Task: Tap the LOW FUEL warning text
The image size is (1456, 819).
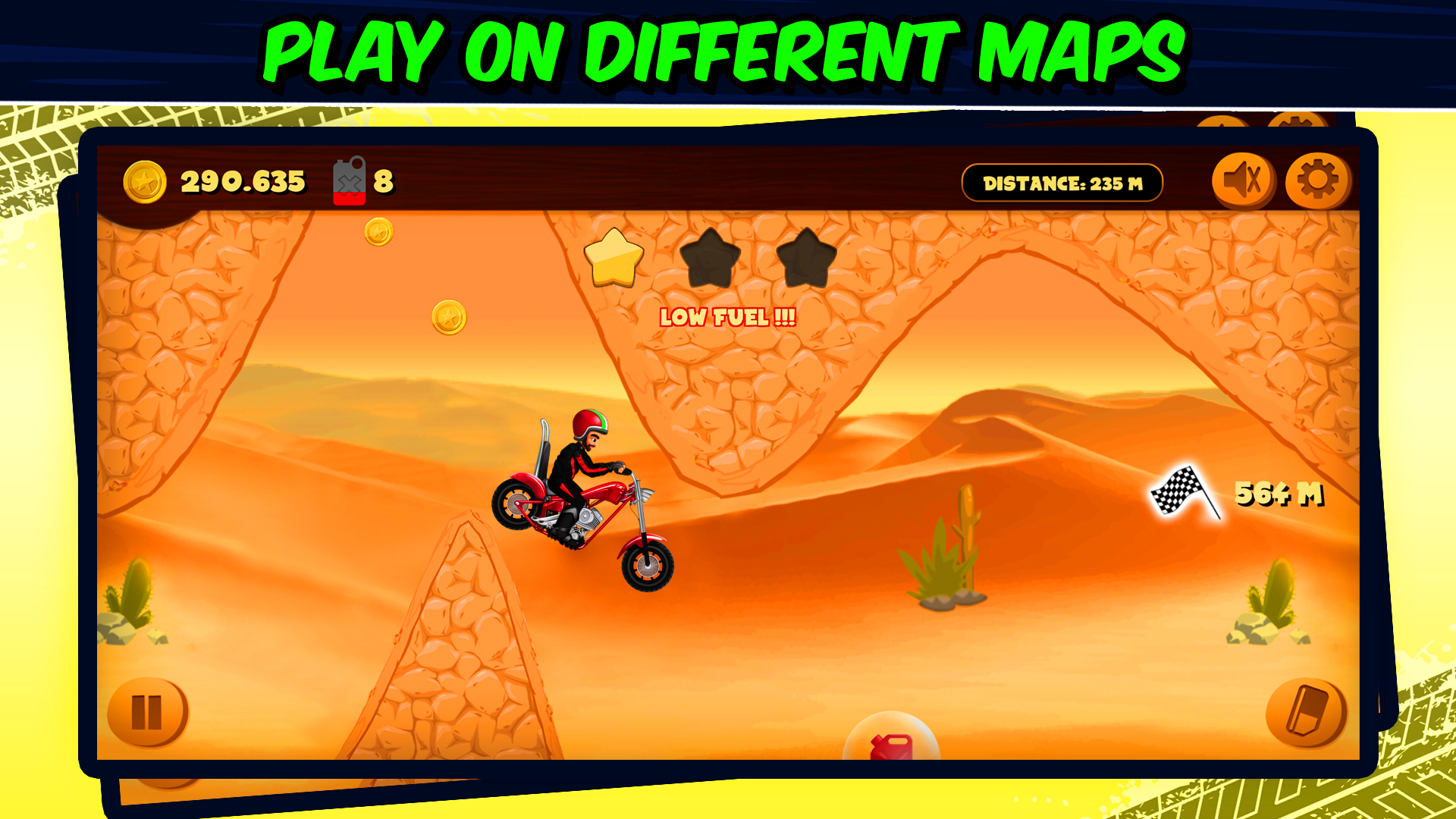Action: click(728, 318)
